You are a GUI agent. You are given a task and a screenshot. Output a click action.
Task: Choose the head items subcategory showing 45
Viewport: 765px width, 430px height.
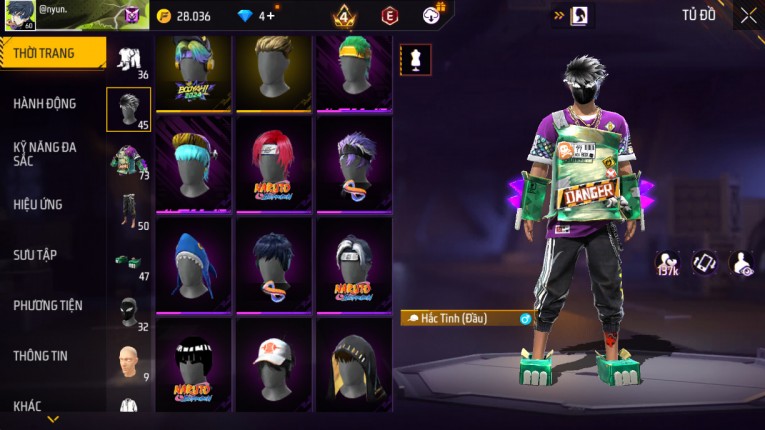tap(128, 110)
